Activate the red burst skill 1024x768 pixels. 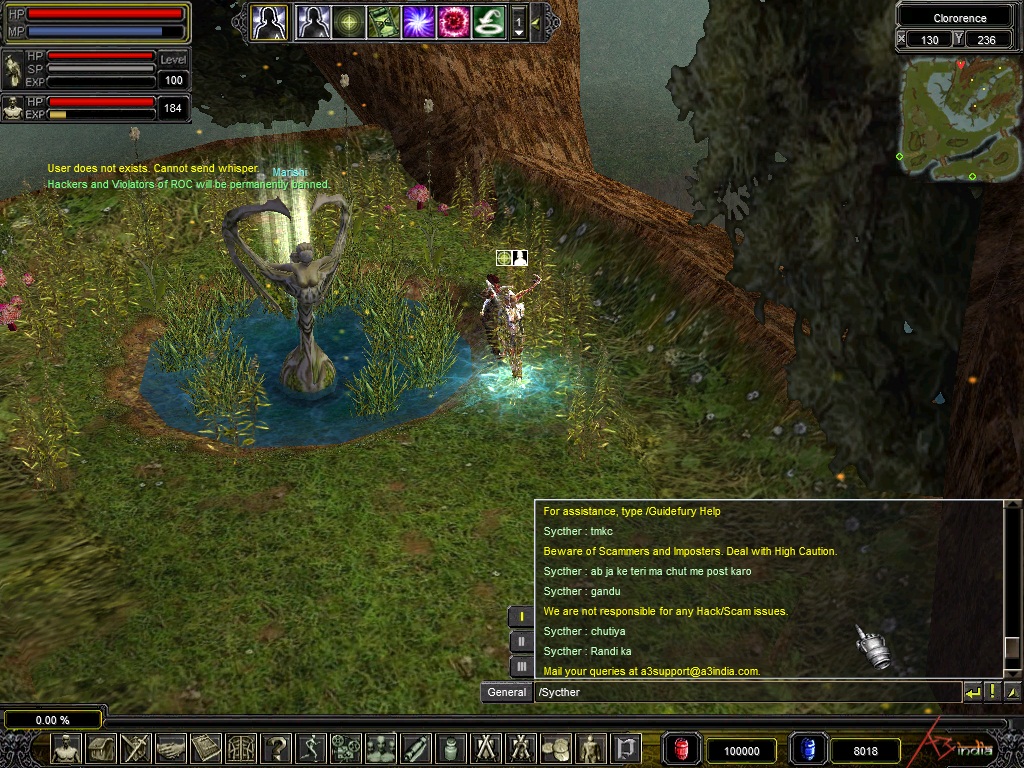(x=453, y=21)
